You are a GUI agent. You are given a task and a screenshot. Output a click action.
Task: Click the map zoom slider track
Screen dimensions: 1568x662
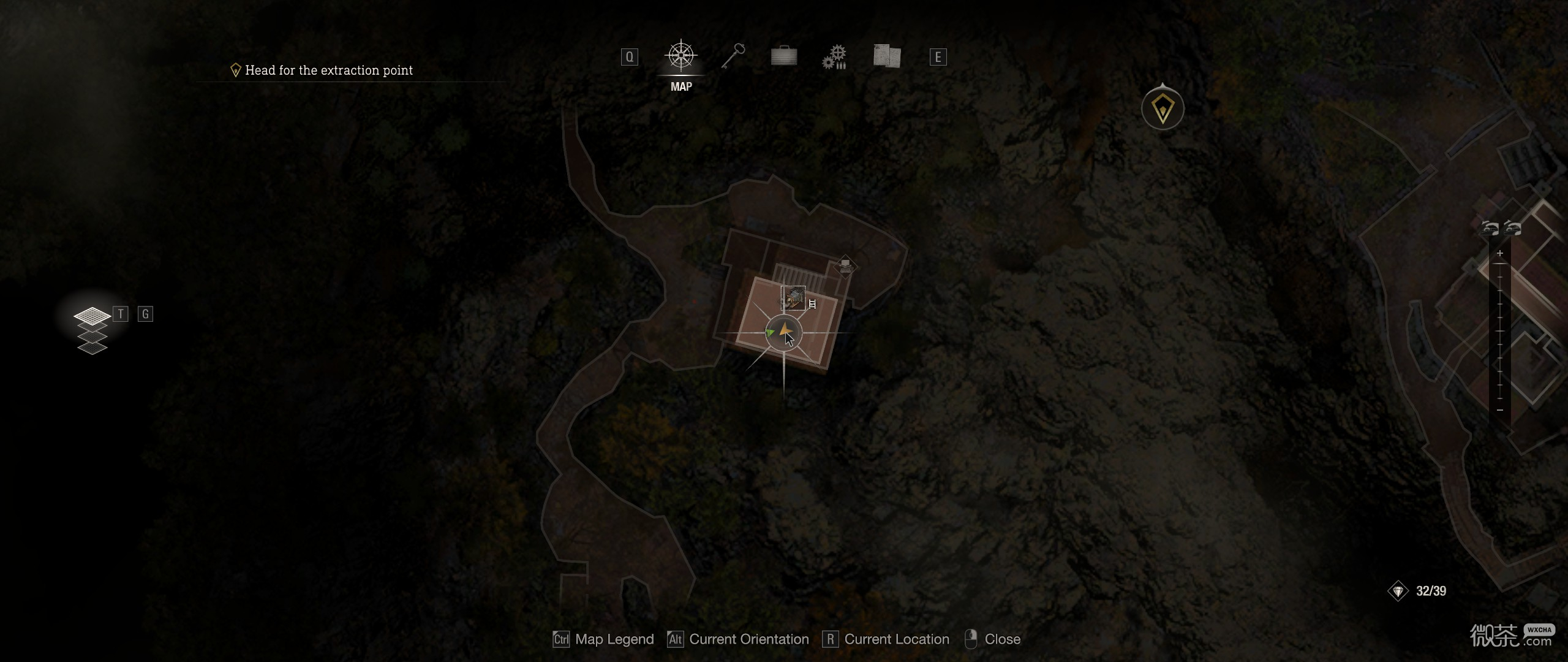(x=1500, y=331)
